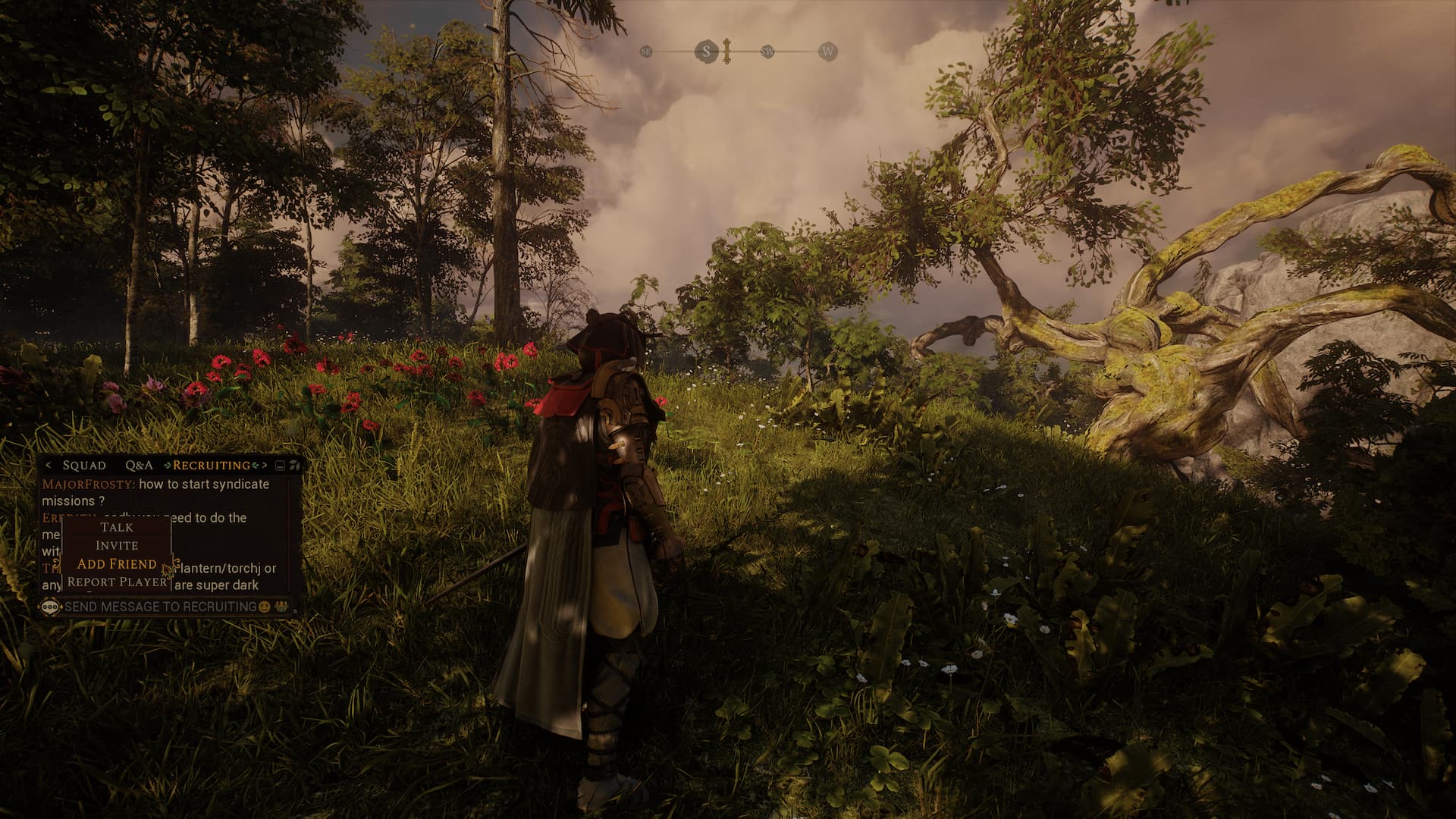Select the Recruiting chat tab
1456x819 pixels.
pos(212,465)
